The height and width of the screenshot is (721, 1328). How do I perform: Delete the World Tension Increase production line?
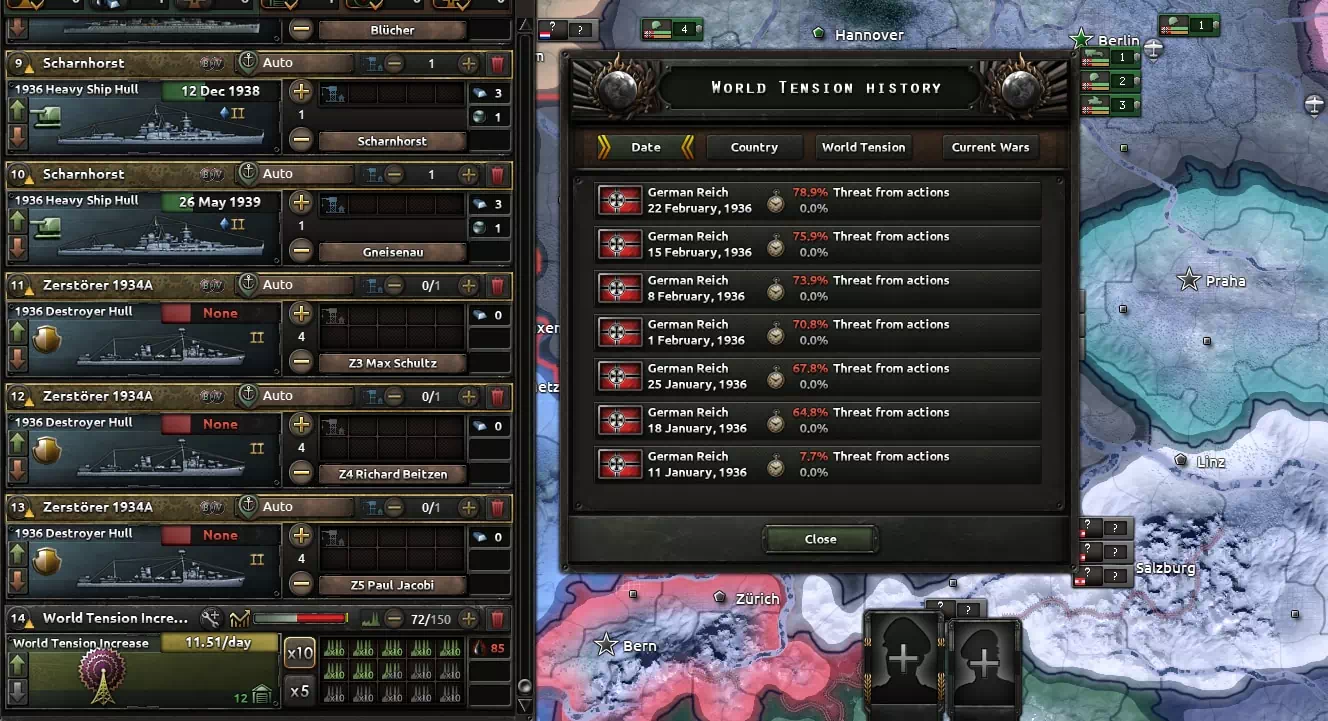(x=497, y=618)
